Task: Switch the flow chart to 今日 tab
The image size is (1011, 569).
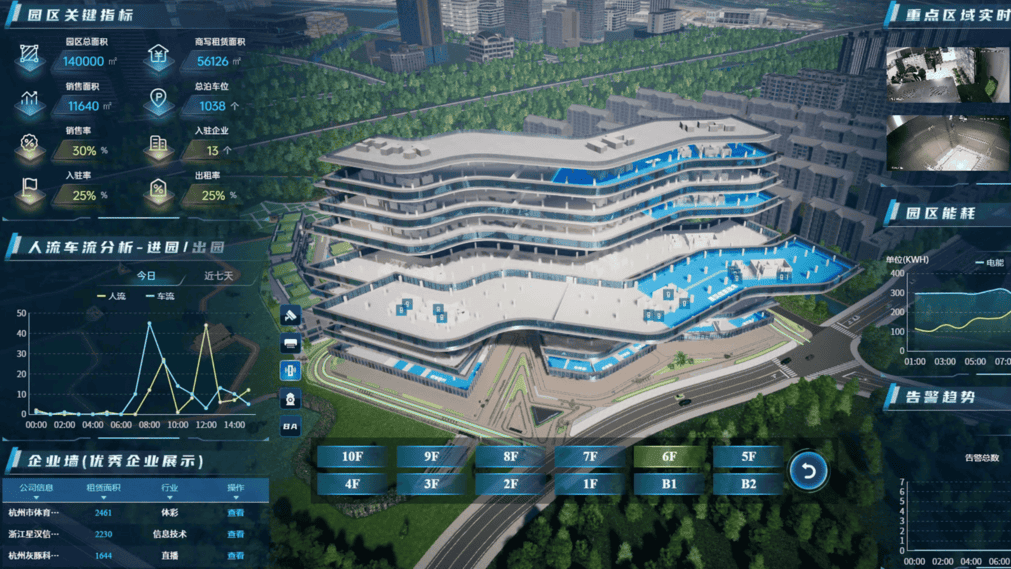Action: (146, 276)
